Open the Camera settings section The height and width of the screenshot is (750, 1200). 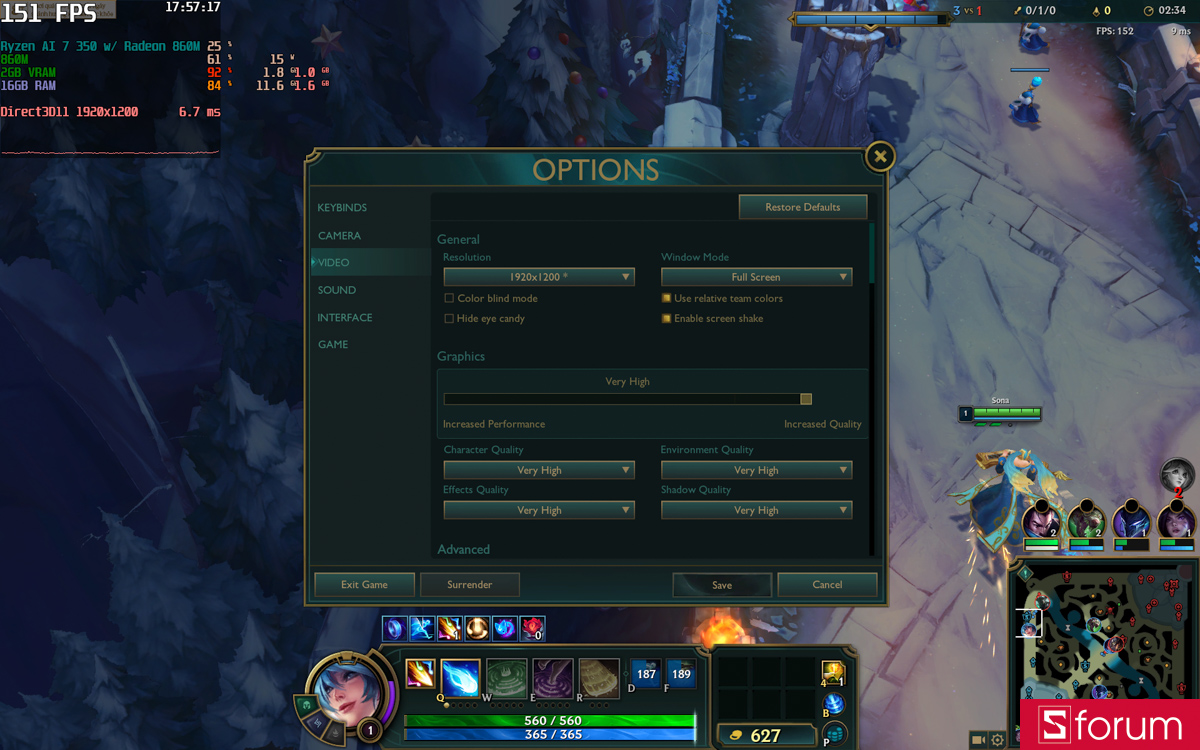(339, 236)
